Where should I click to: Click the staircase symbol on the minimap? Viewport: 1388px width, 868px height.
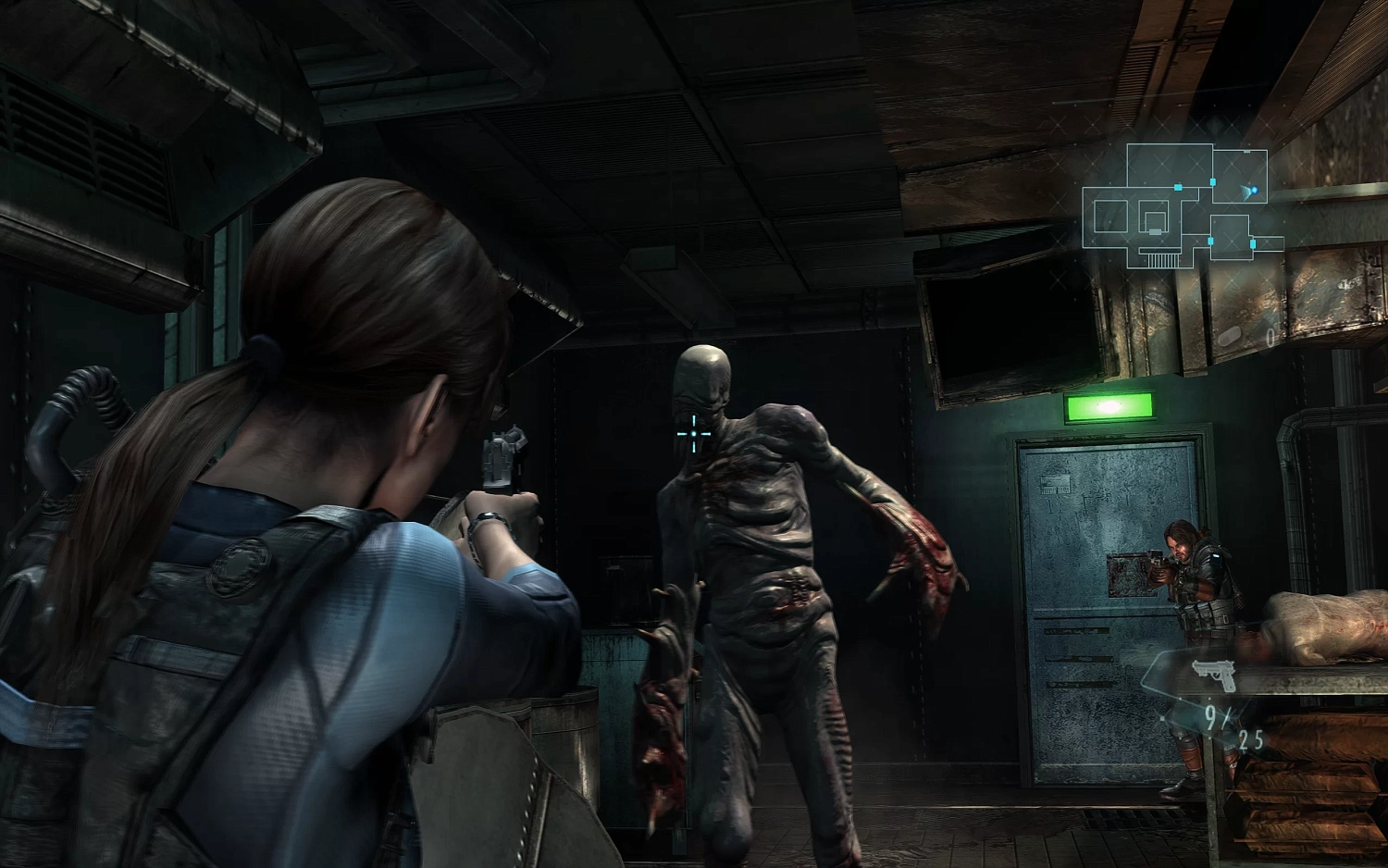[x=1163, y=261]
